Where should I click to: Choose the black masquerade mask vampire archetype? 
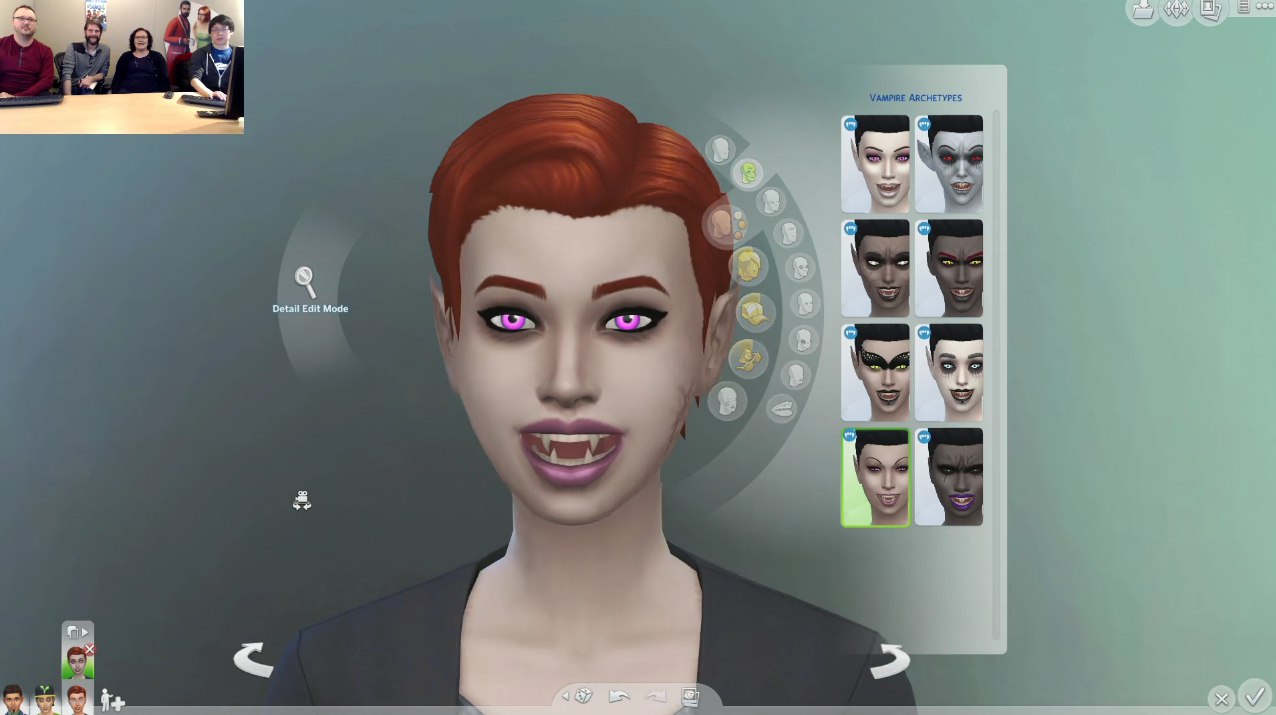point(876,372)
